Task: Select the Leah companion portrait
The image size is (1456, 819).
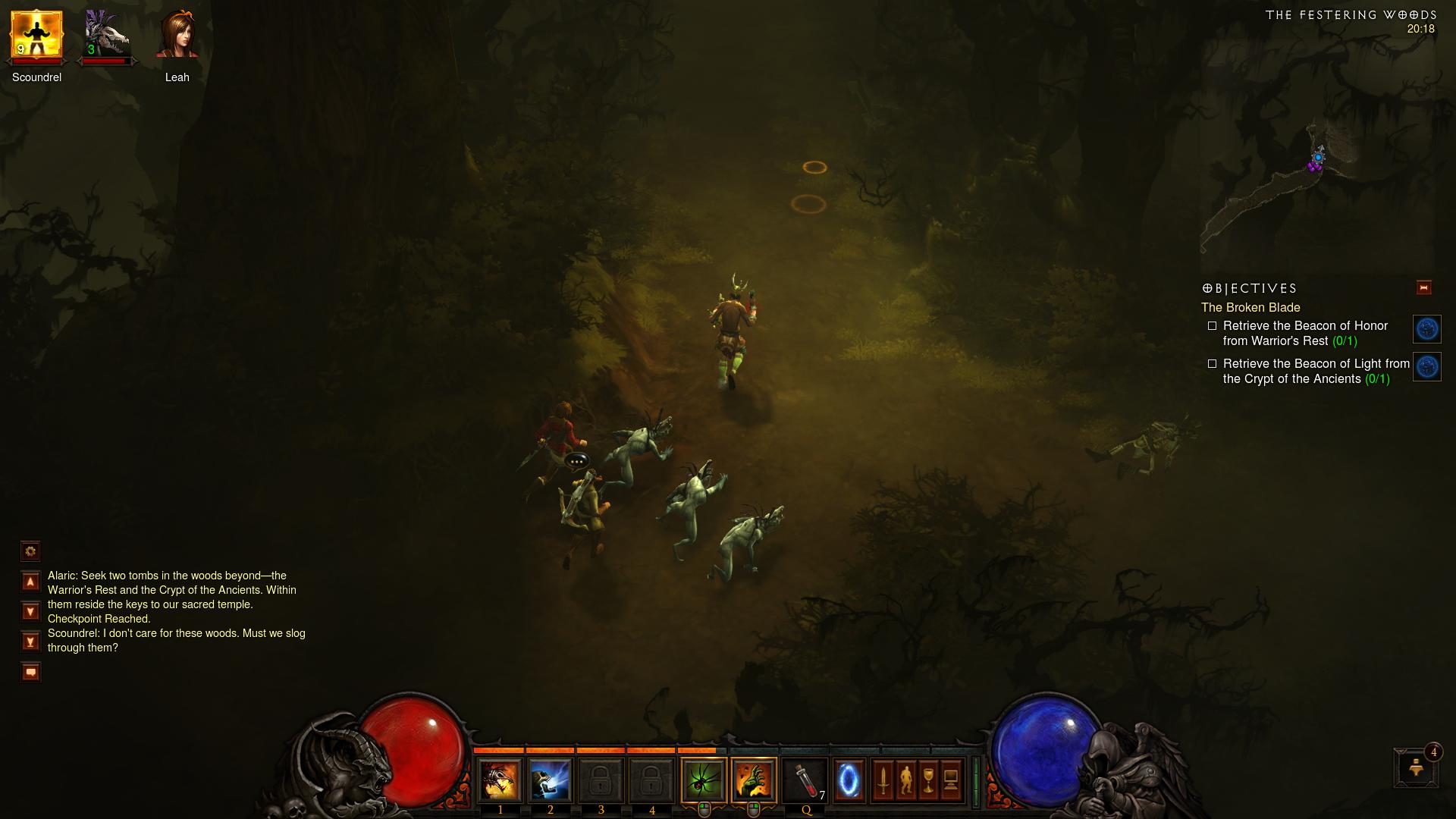Action: click(x=177, y=35)
